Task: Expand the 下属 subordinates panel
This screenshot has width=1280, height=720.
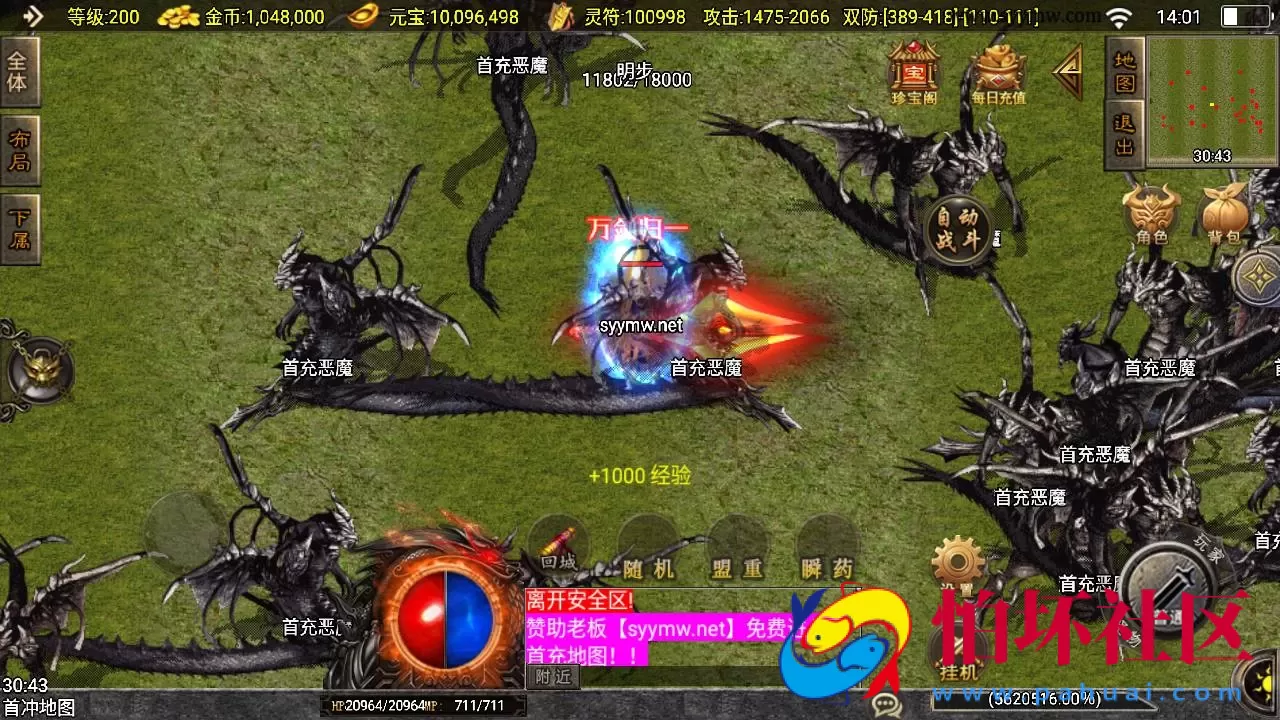Action: [21, 230]
